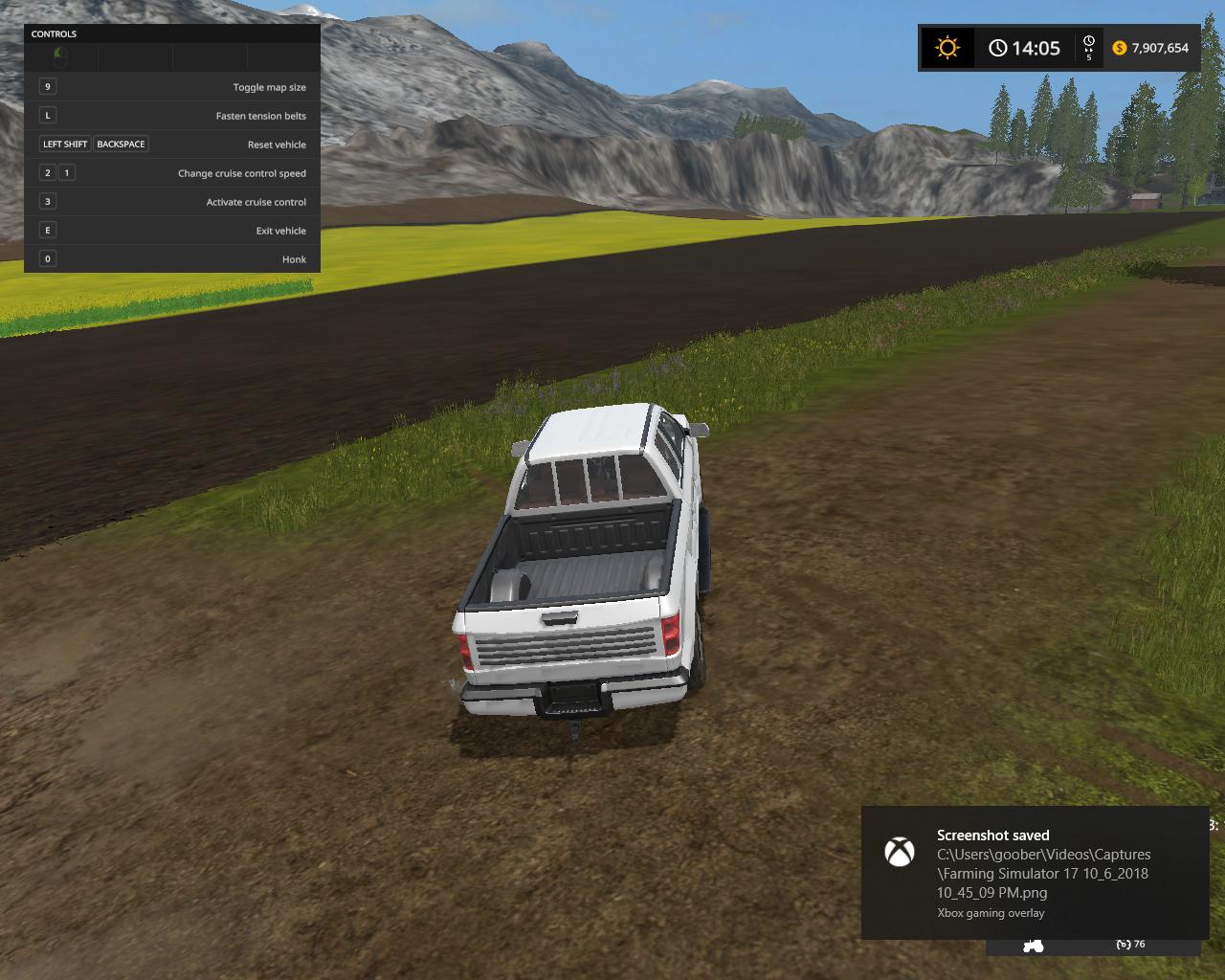Click the sunny weather icon
1225x980 pixels.
947,48
